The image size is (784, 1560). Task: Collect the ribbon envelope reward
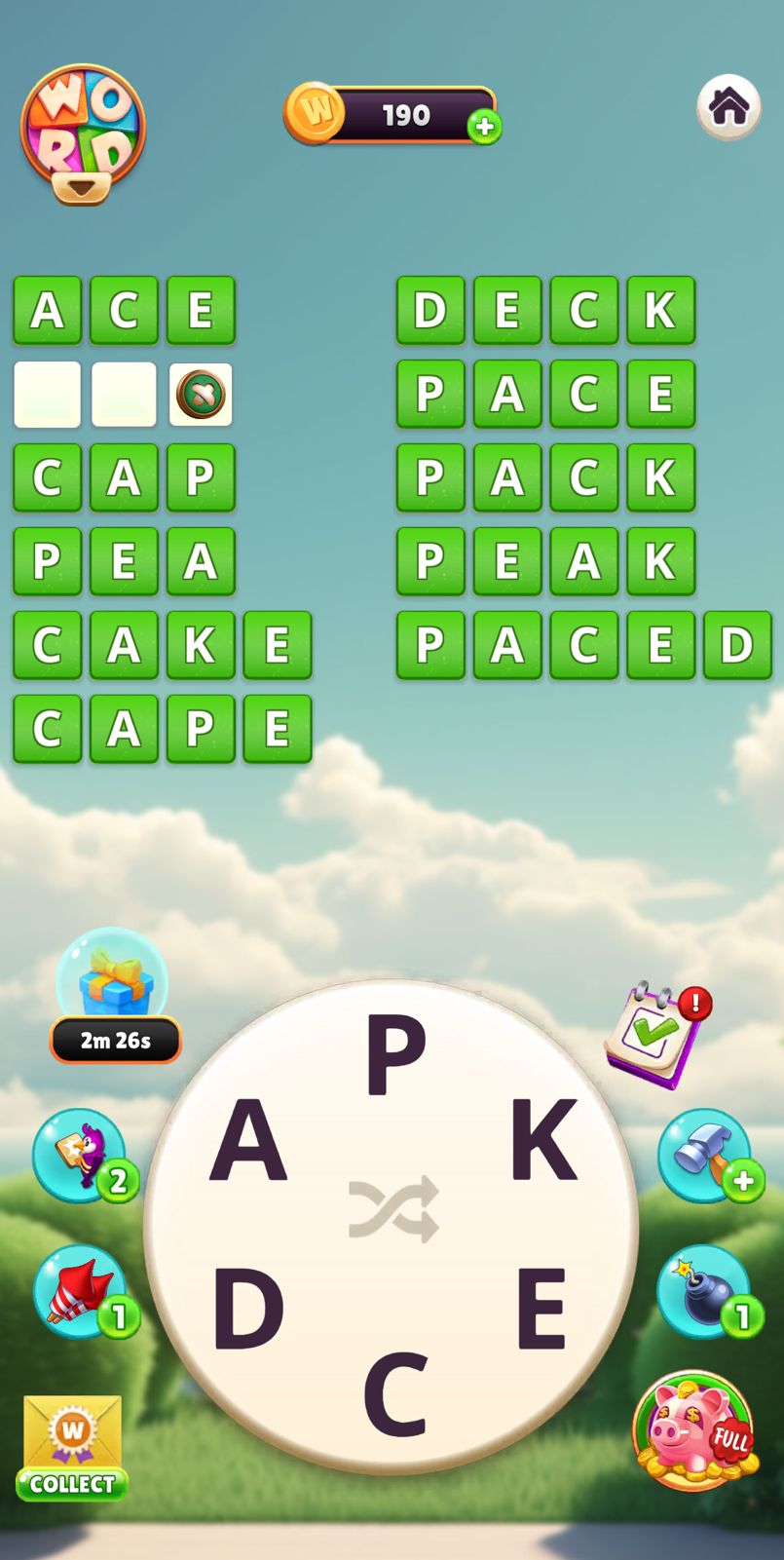click(x=72, y=1446)
